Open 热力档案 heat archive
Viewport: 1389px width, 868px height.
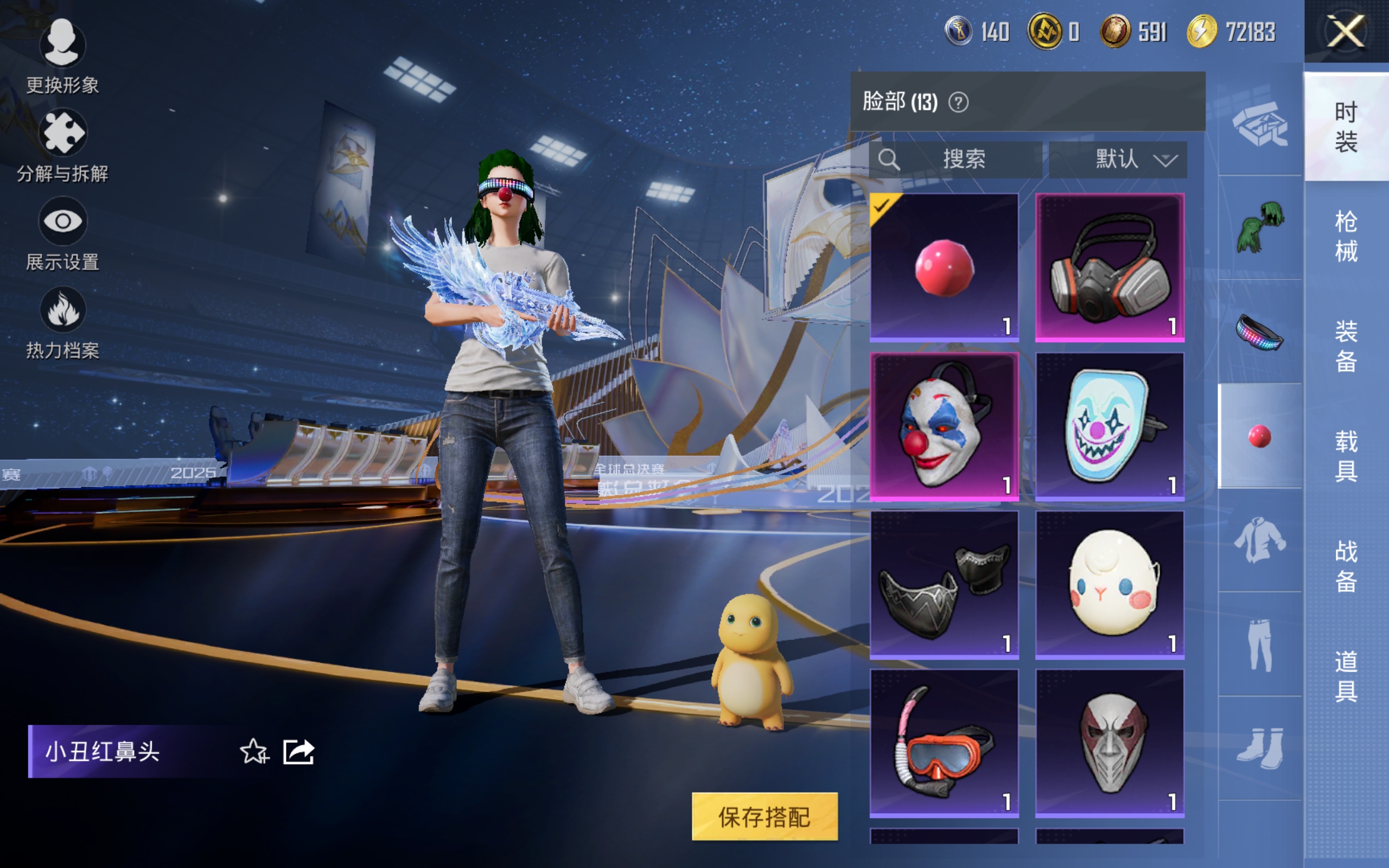62,323
